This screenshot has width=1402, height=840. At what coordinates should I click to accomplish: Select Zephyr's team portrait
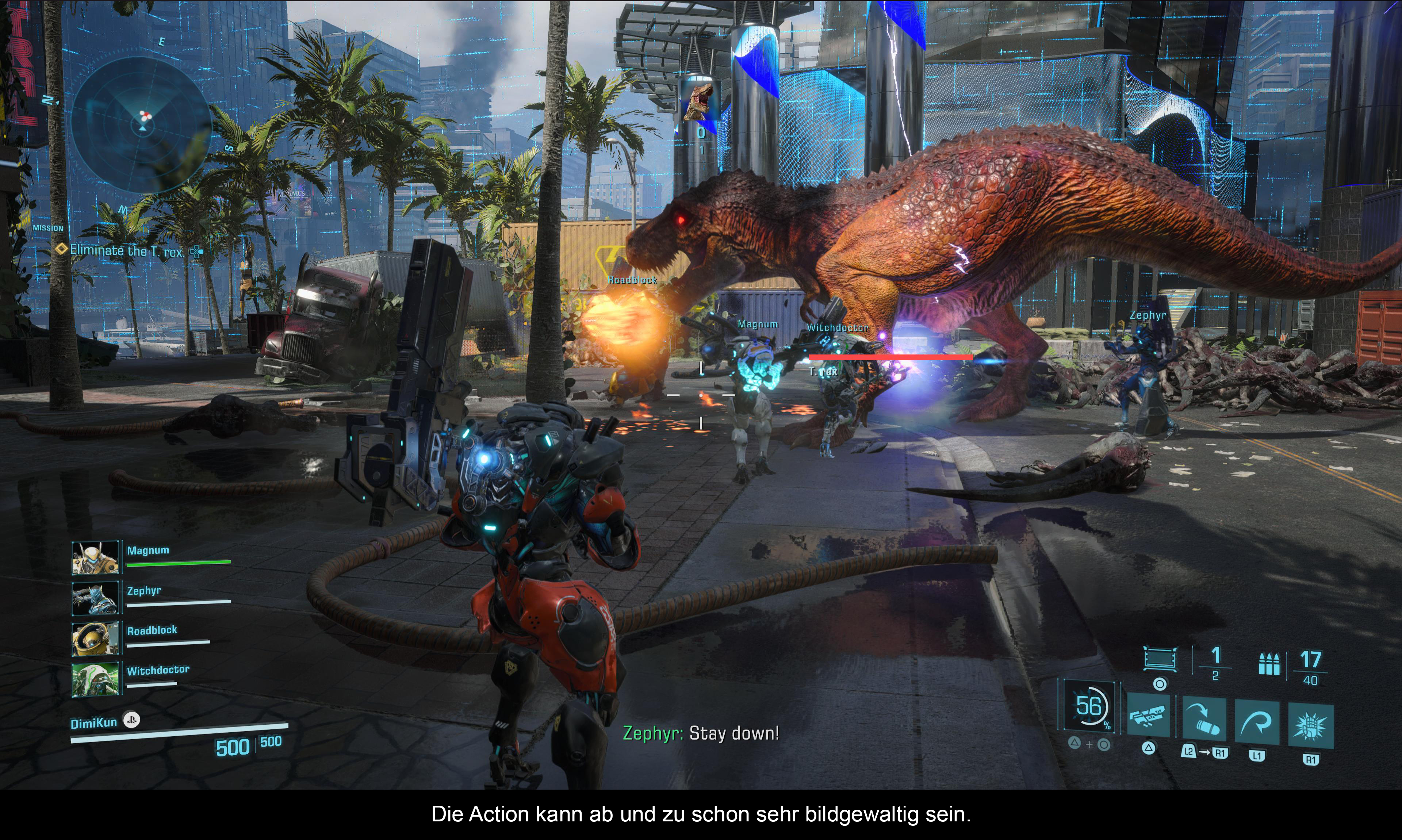96,598
